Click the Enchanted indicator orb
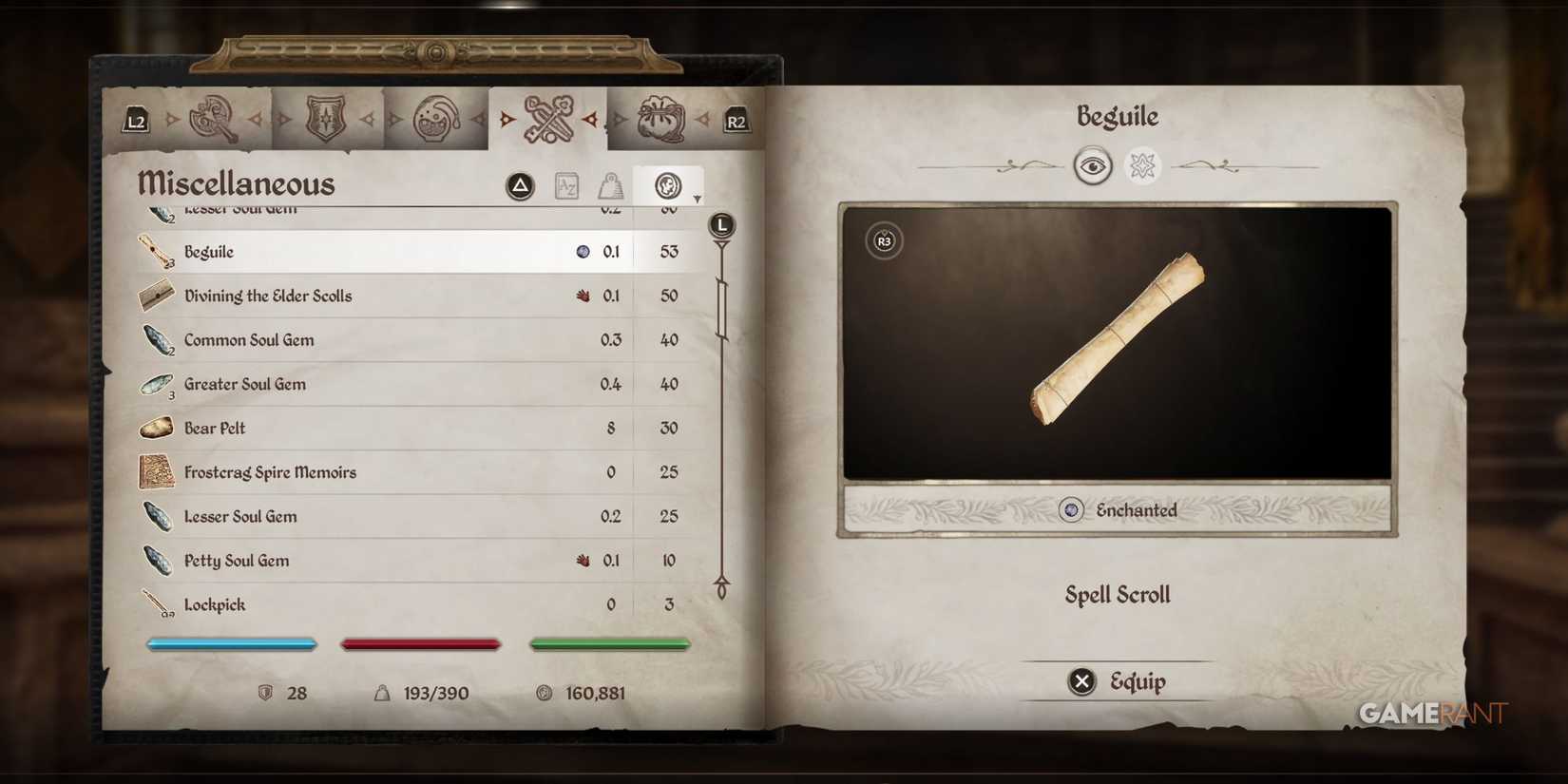The image size is (1568, 784). (x=1070, y=510)
